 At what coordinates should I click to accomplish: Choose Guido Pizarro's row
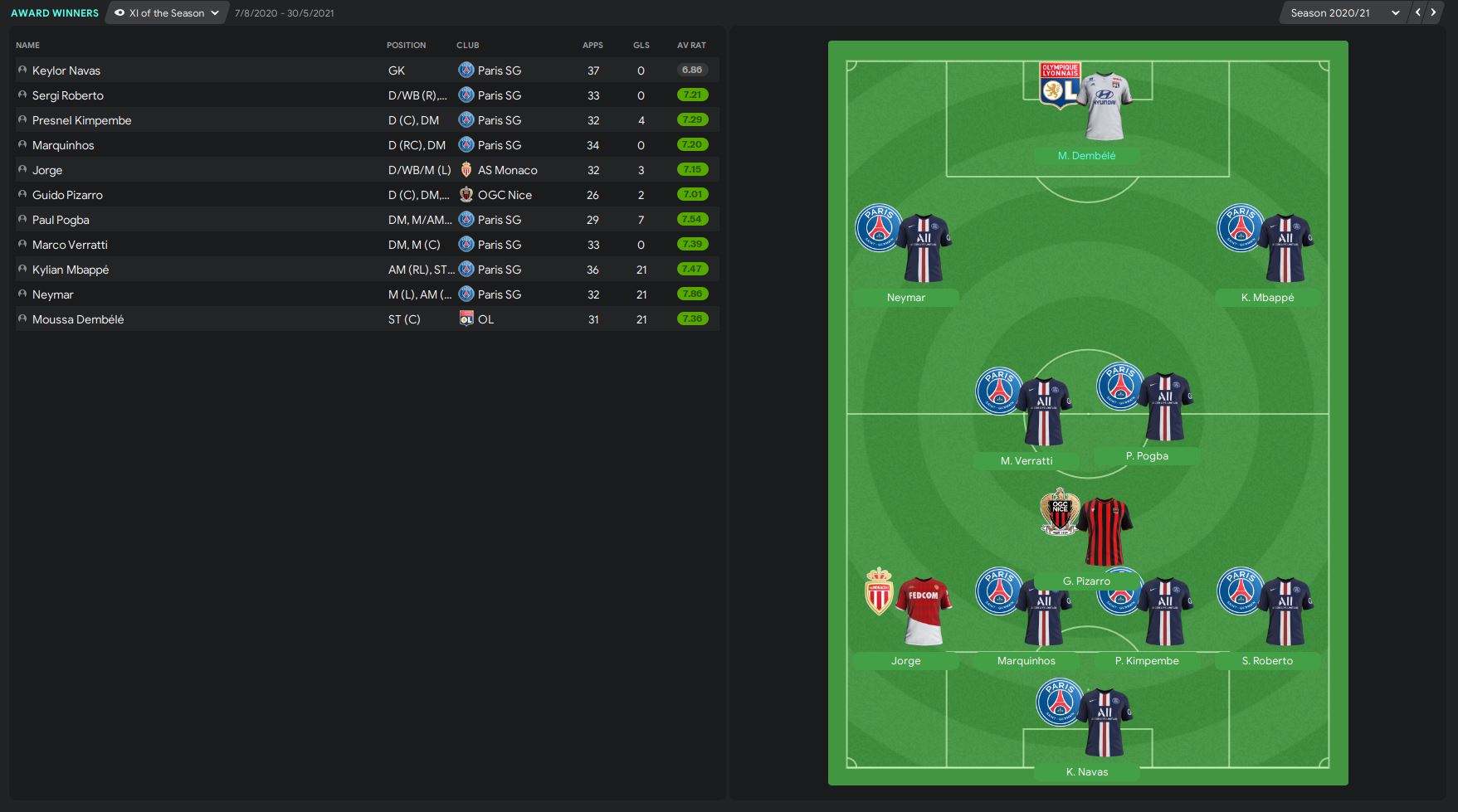[x=67, y=195]
